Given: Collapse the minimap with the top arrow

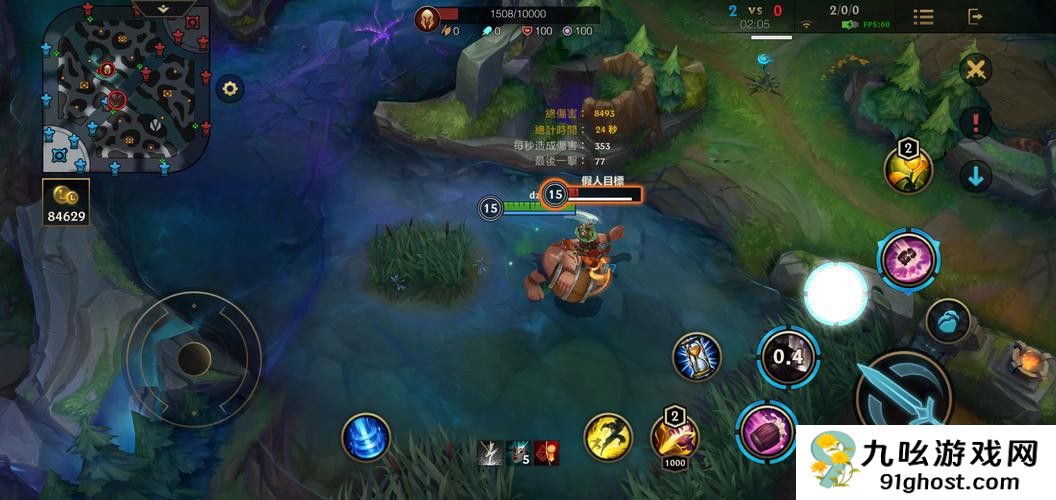Looking at the screenshot, I should (x=164, y=7).
